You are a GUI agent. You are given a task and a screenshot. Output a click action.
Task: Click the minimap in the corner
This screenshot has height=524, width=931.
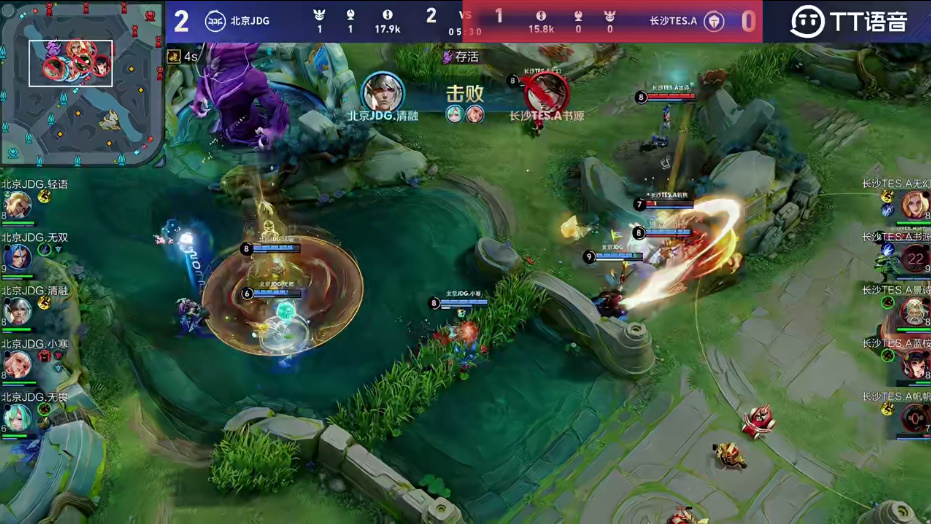click(x=81, y=82)
